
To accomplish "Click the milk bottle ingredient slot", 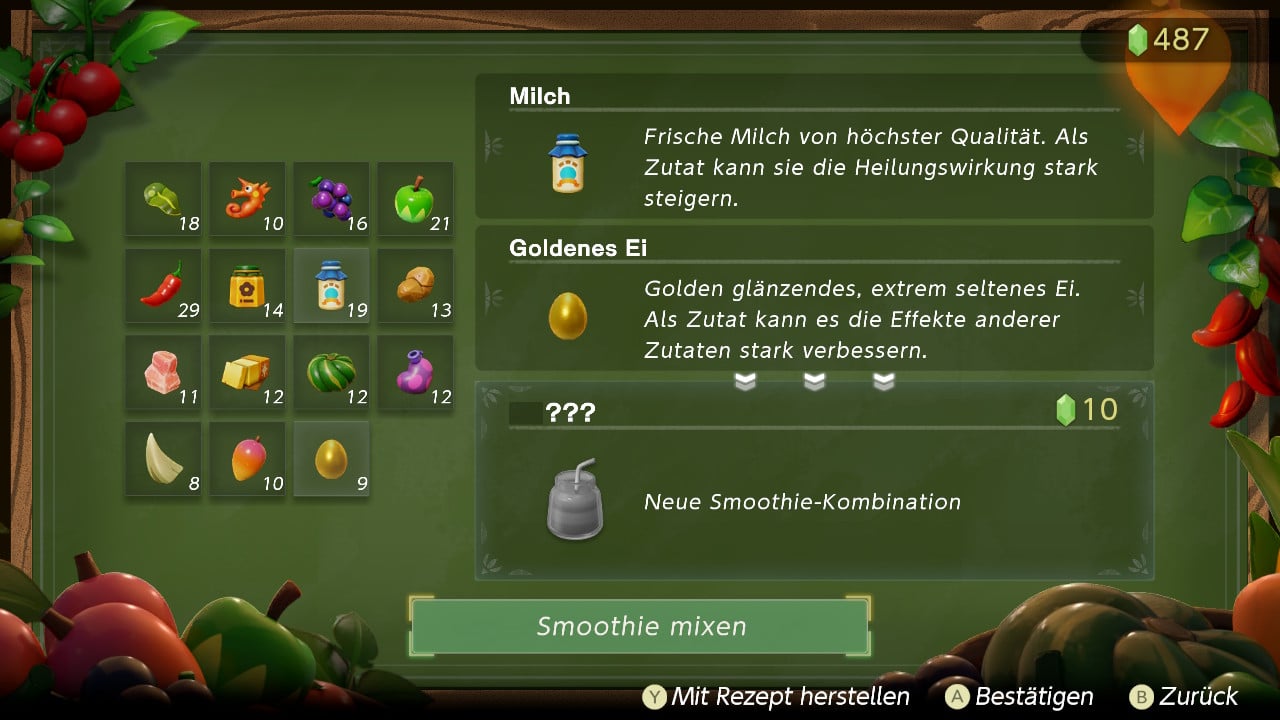I will click(331, 286).
